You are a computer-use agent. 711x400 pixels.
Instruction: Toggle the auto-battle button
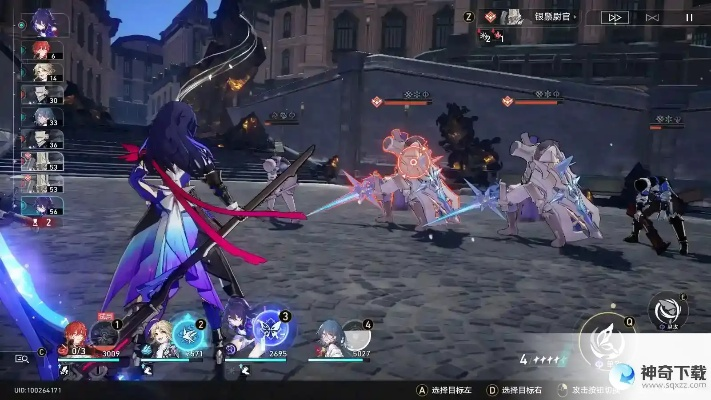point(652,17)
